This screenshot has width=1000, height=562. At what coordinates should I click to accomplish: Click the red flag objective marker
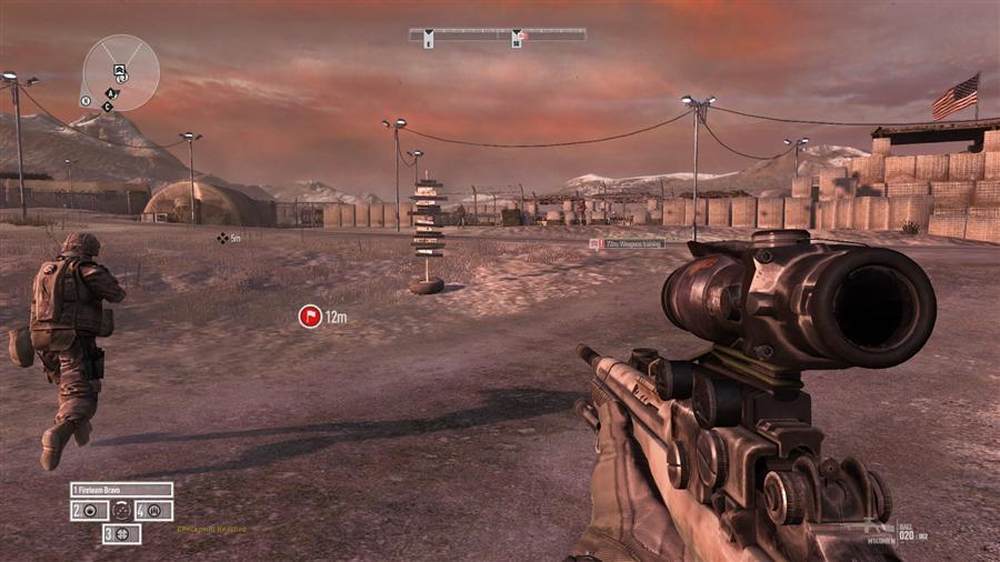click(310, 317)
